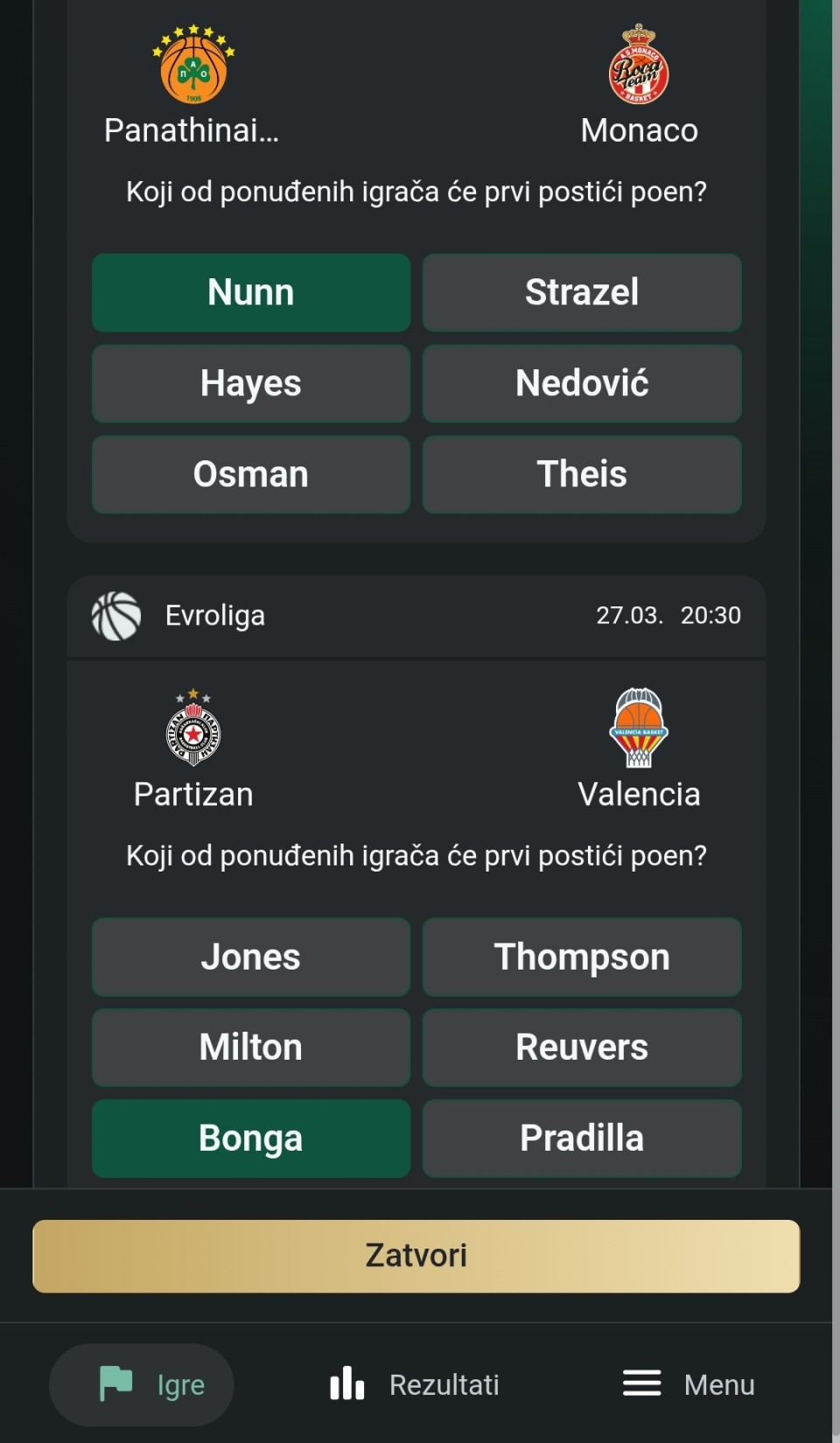Image resolution: width=840 pixels, height=1443 pixels.
Task: Close the panel with Zatvori button
Action: click(x=416, y=1256)
